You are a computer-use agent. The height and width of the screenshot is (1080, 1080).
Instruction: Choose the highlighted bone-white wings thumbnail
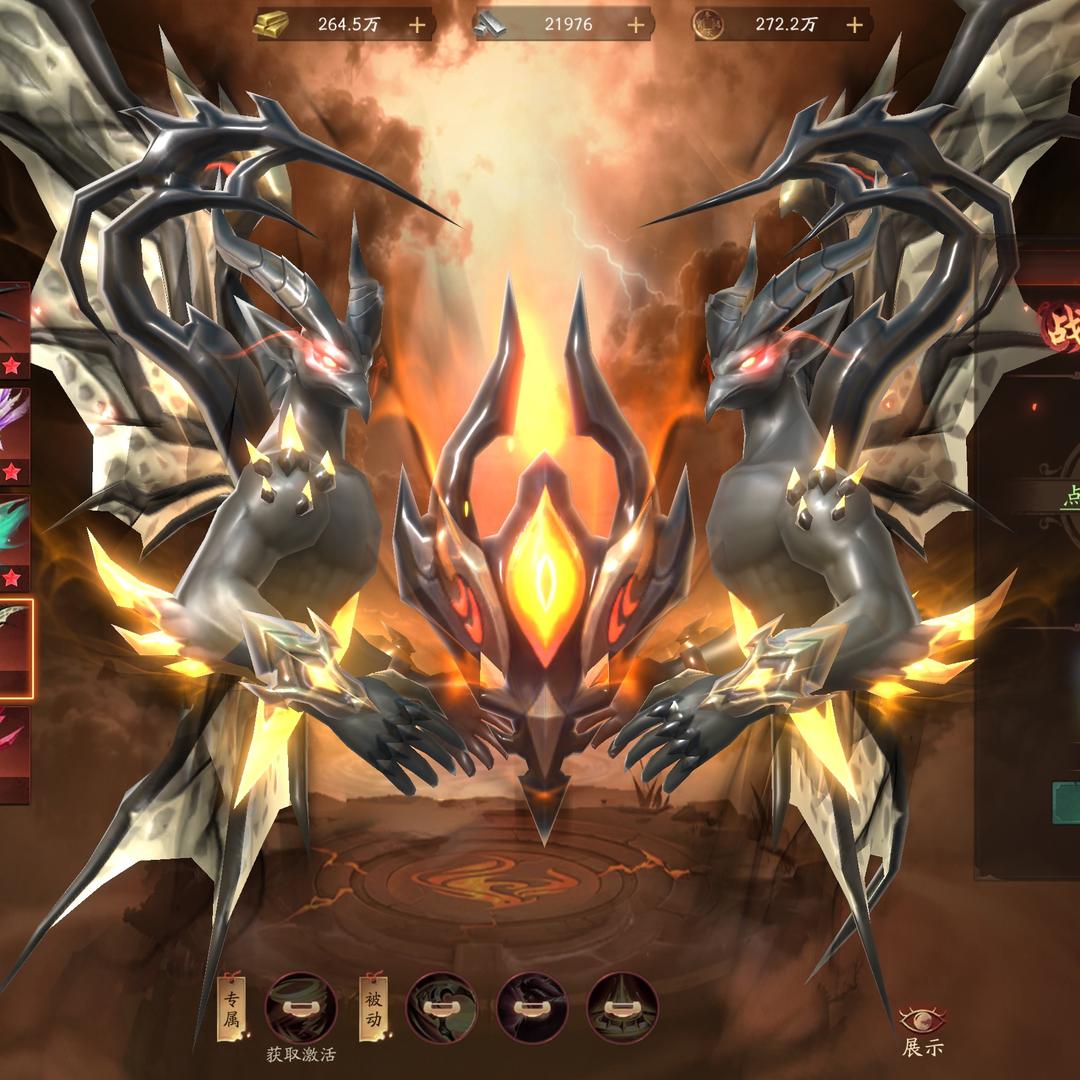(16, 647)
